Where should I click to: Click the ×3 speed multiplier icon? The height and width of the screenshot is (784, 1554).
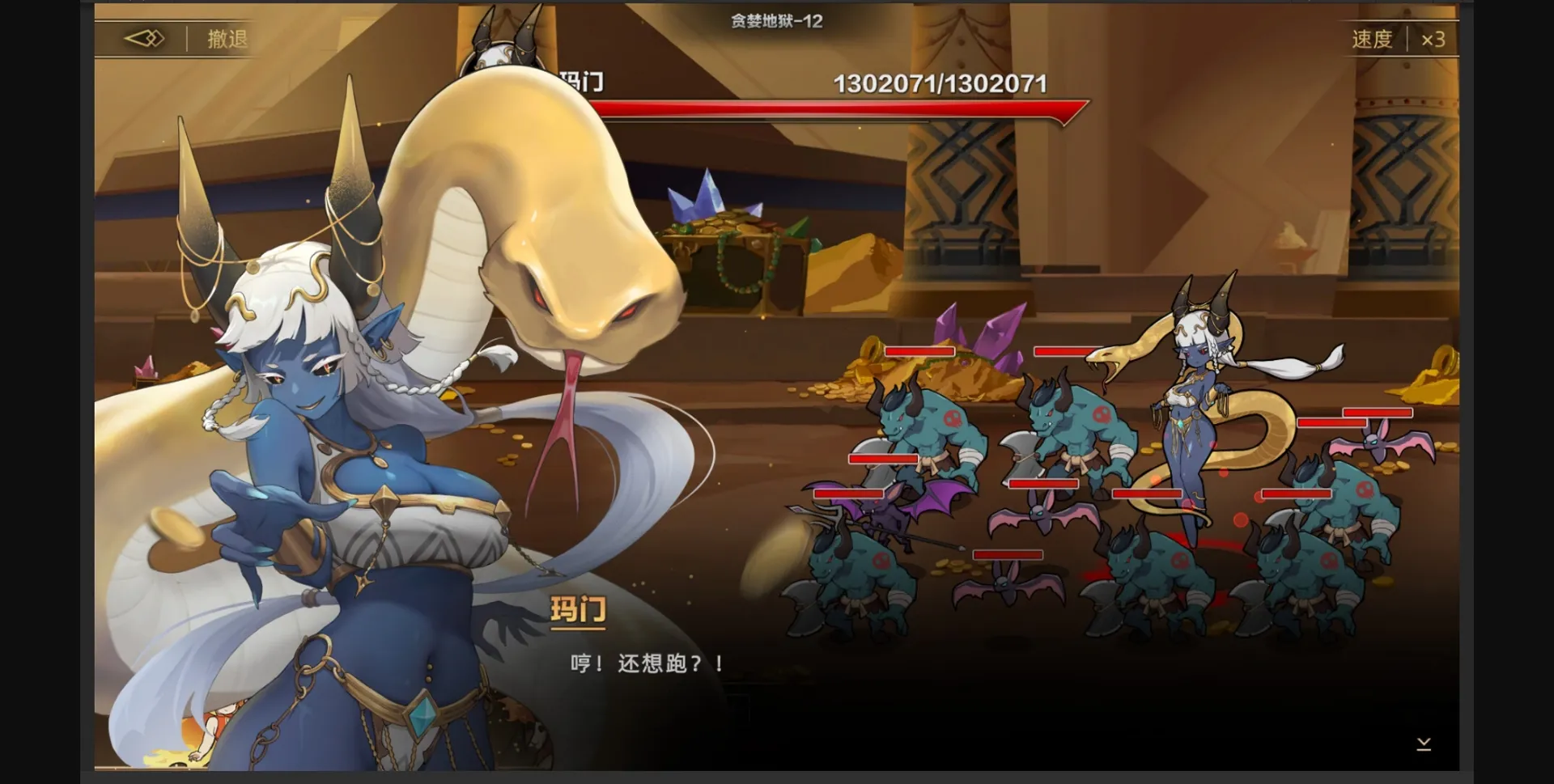(x=1435, y=37)
